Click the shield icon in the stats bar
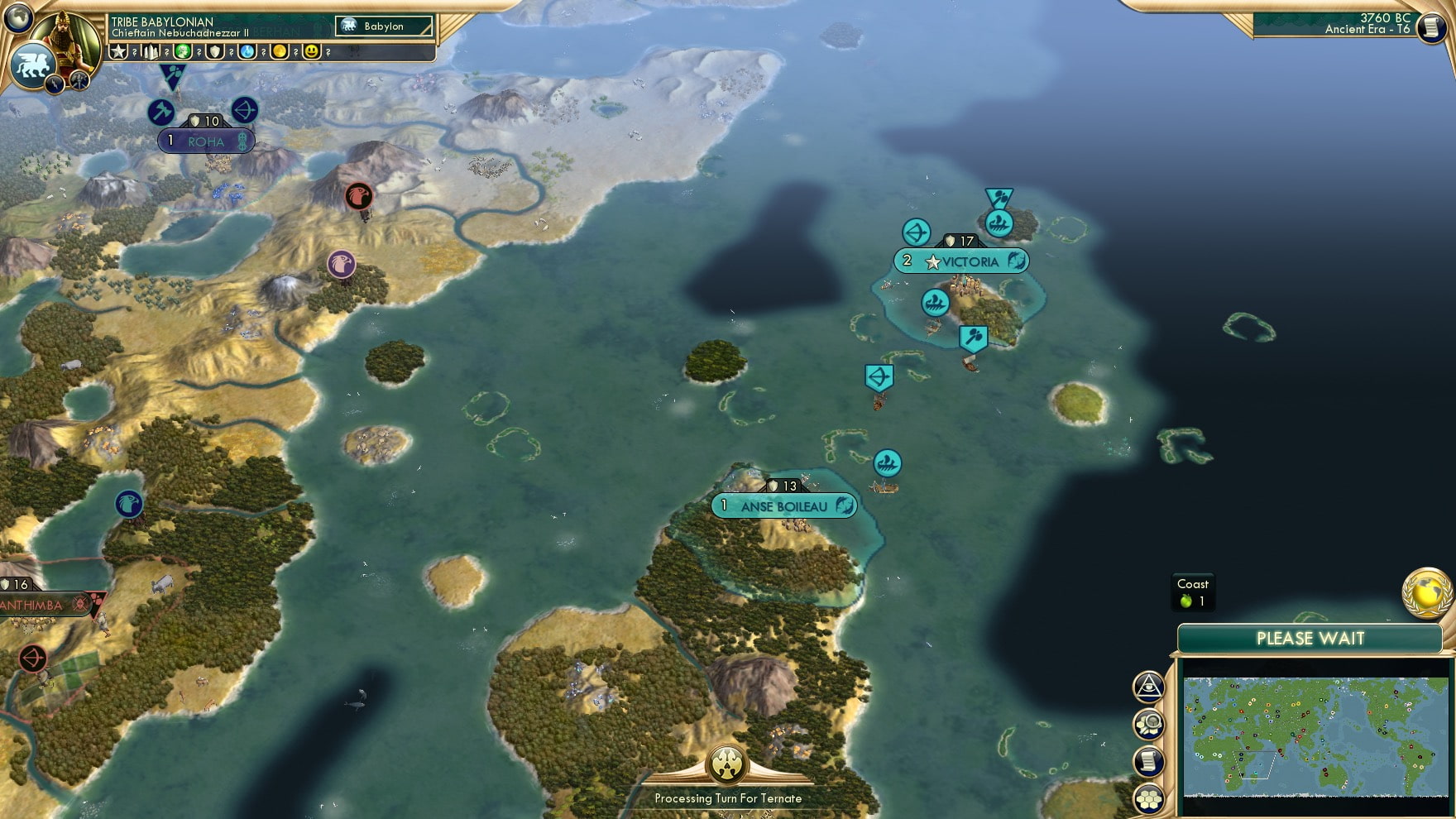The height and width of the screenshot is (819, 1456). click(x=216, y=52)
